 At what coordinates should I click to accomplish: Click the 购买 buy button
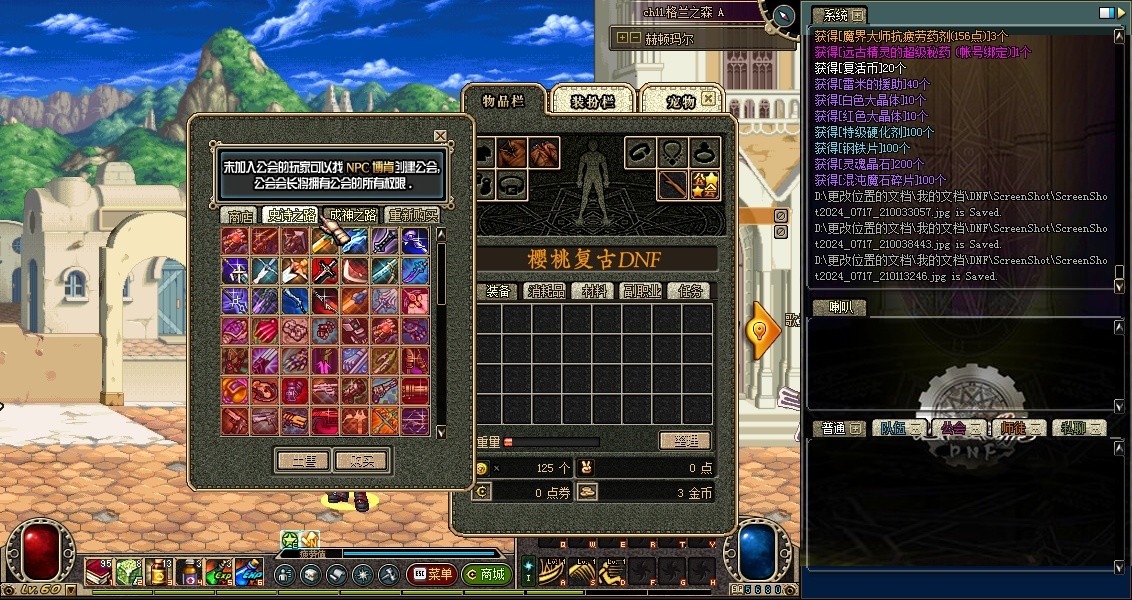pos(362,461)
